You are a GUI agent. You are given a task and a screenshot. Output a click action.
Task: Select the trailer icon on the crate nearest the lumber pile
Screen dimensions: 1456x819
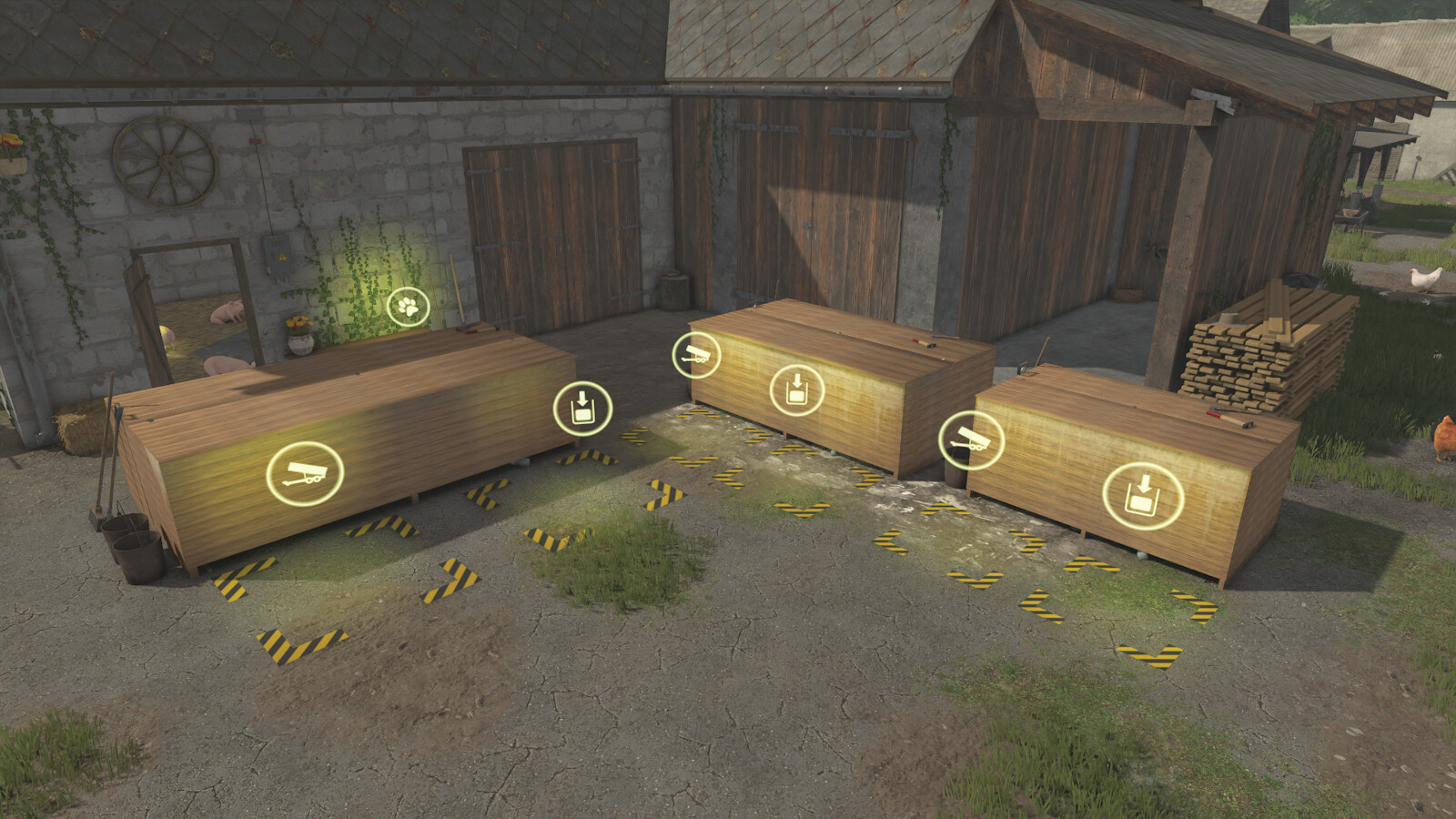click(x=971, y=441)
